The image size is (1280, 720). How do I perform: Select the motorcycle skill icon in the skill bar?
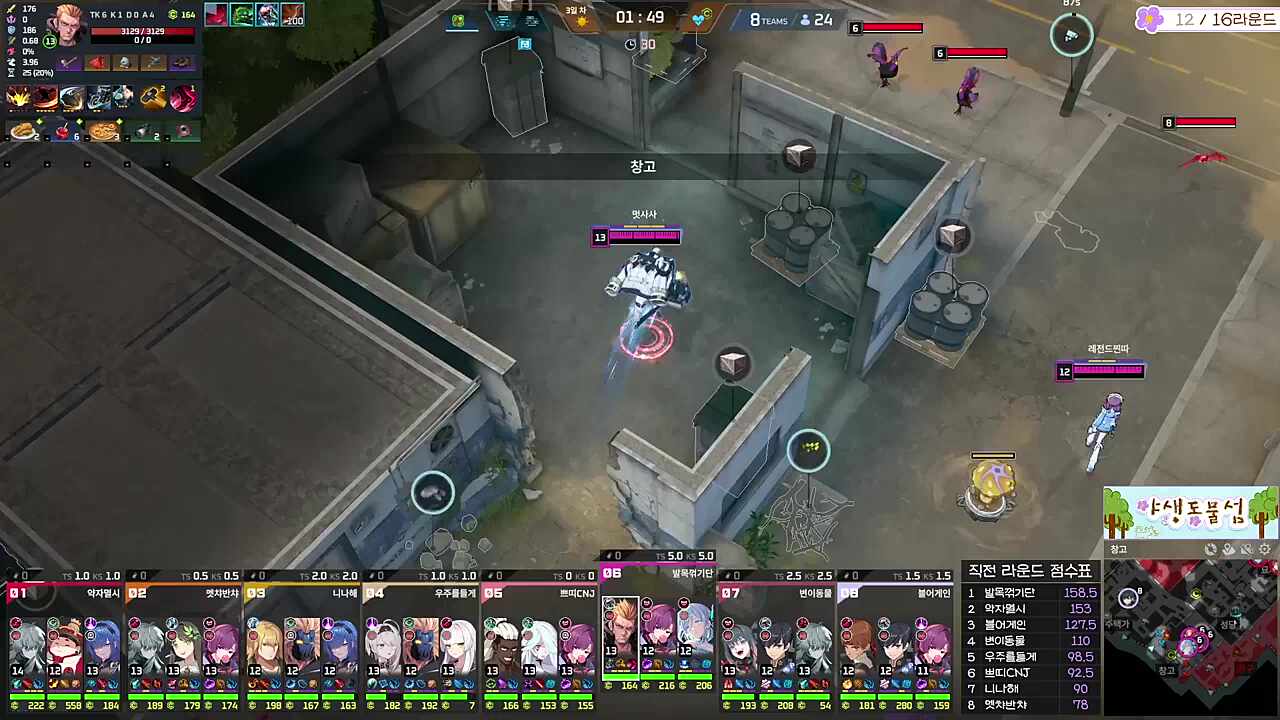[x=98, y=97]
